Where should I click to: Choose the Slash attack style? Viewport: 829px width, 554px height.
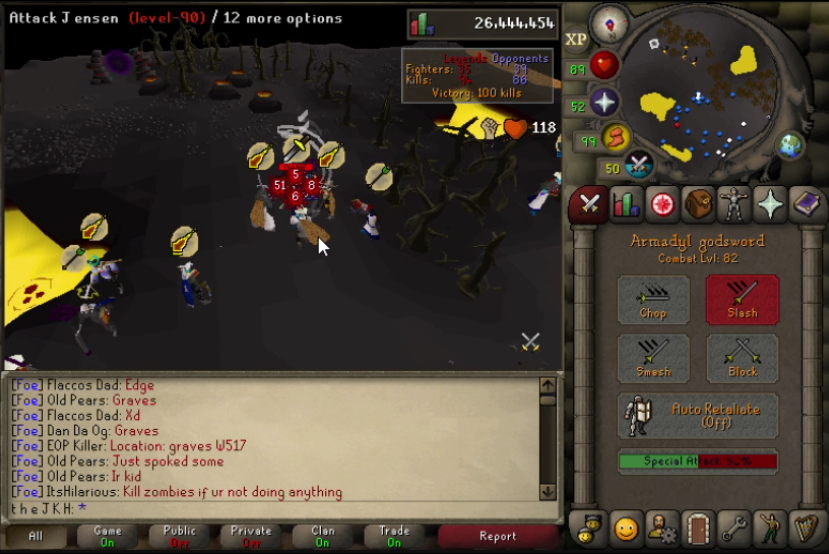pyautogui.click(x=742, y=300)
